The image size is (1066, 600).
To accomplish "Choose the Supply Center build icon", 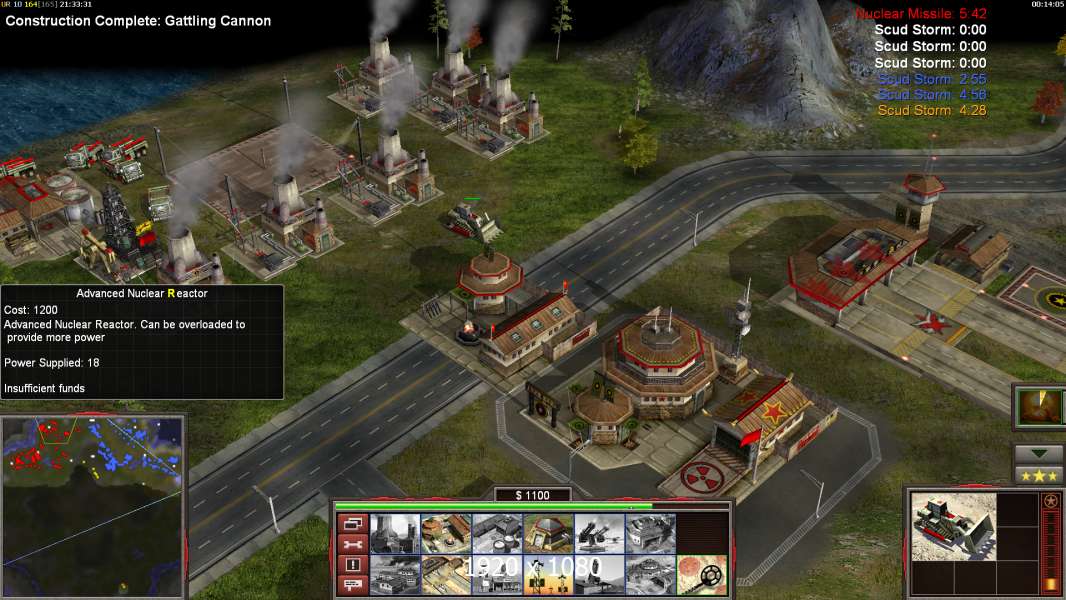I will [x=496, y=534].
